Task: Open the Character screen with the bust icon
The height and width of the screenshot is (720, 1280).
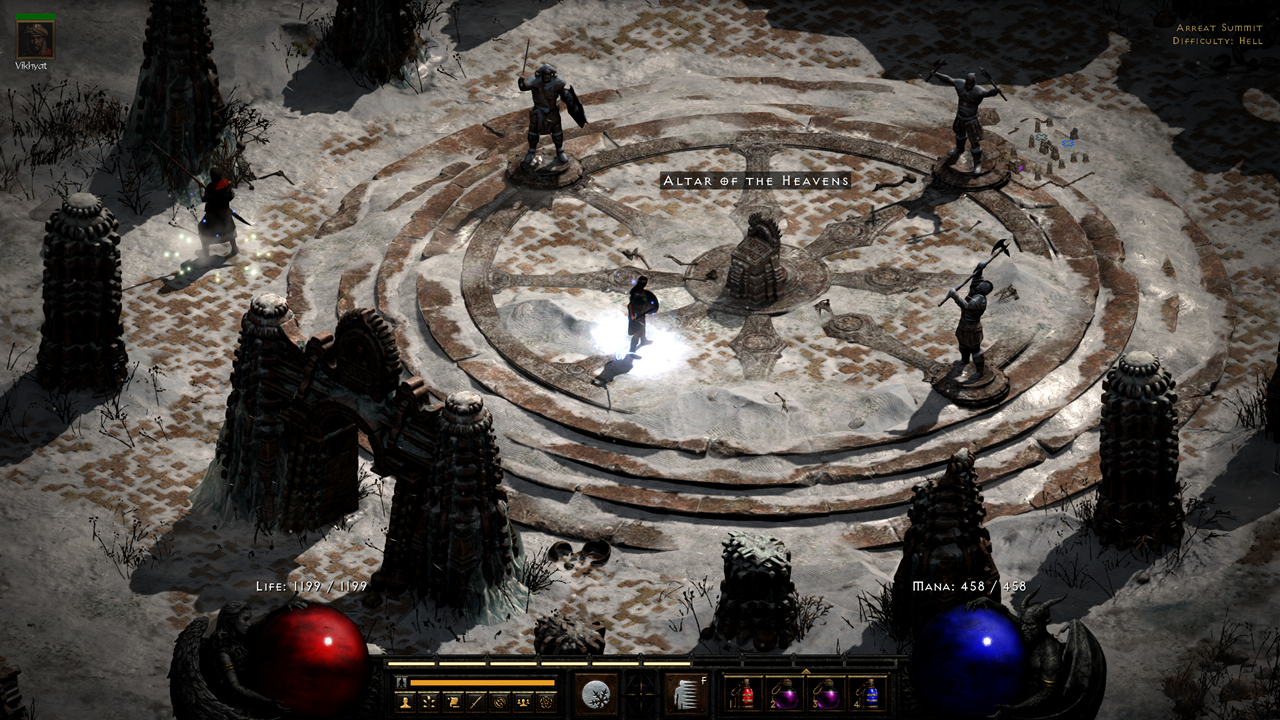Action: tap(405, 702)
